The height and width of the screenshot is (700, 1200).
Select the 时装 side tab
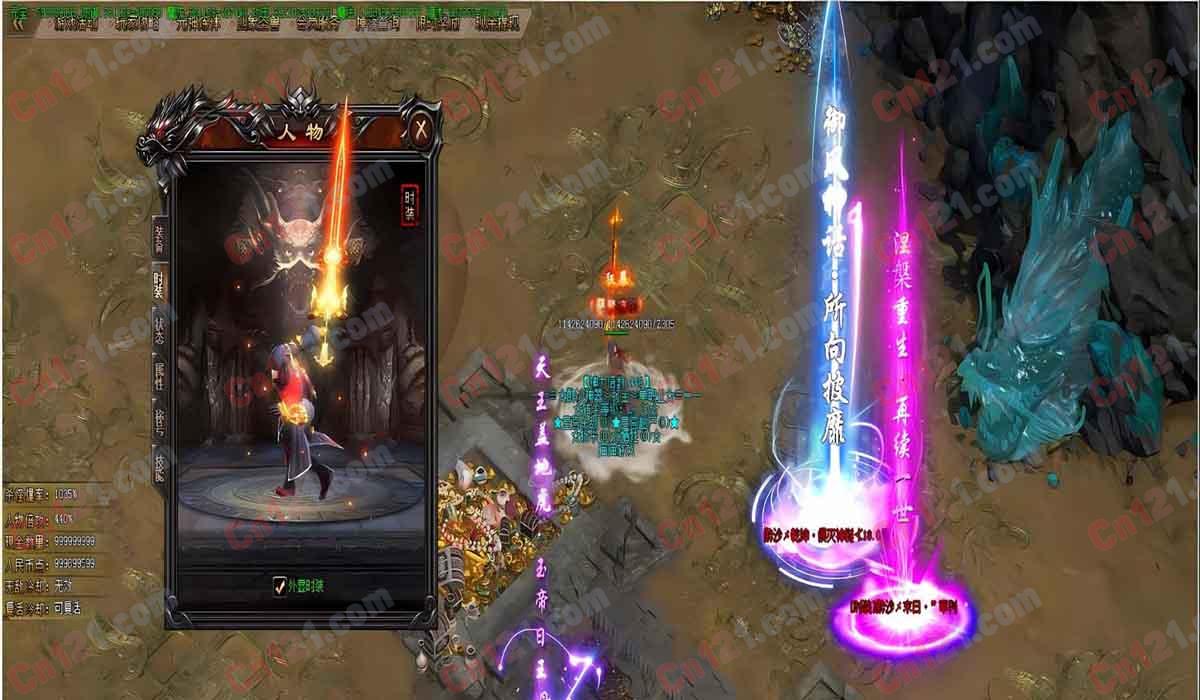point(159,285)
